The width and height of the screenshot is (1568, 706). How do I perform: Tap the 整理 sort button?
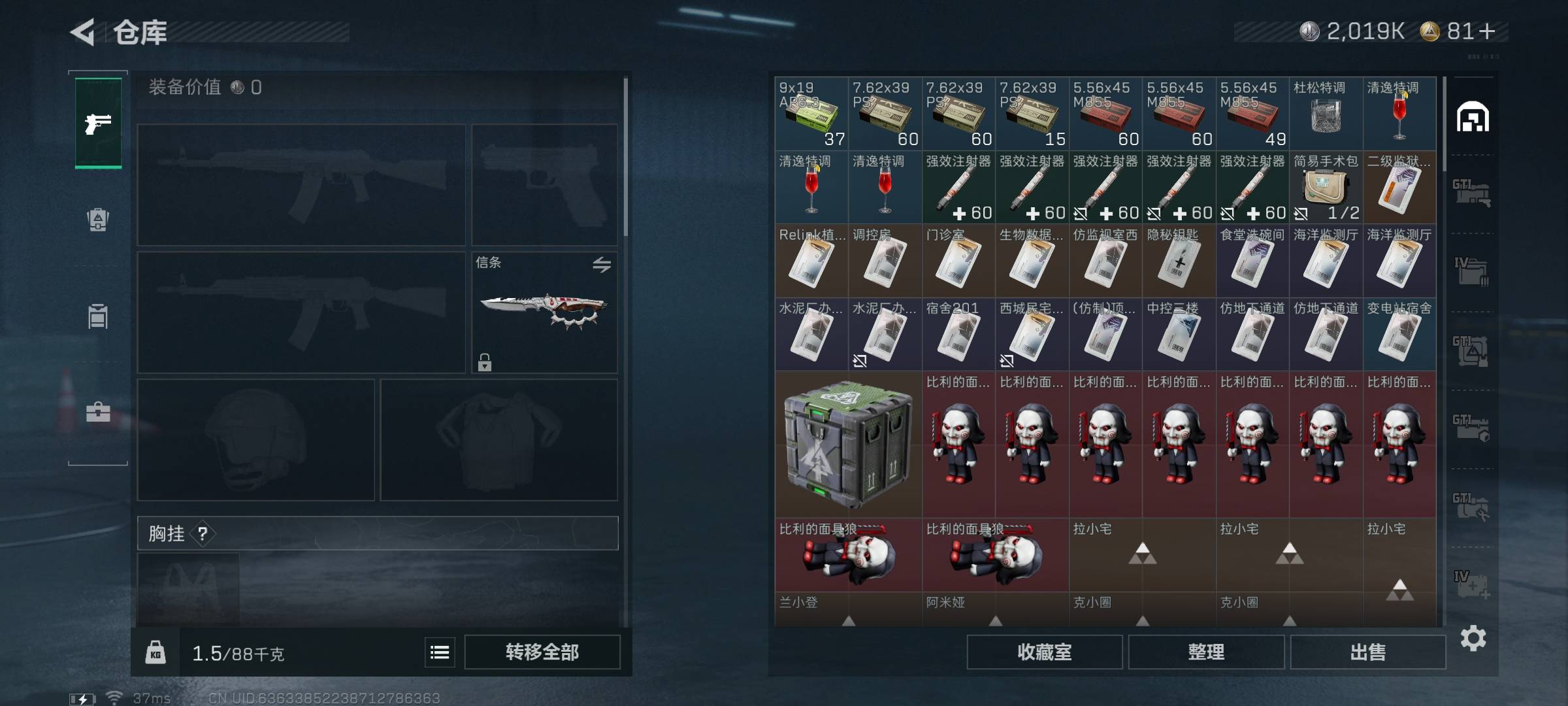point(1205,652)
